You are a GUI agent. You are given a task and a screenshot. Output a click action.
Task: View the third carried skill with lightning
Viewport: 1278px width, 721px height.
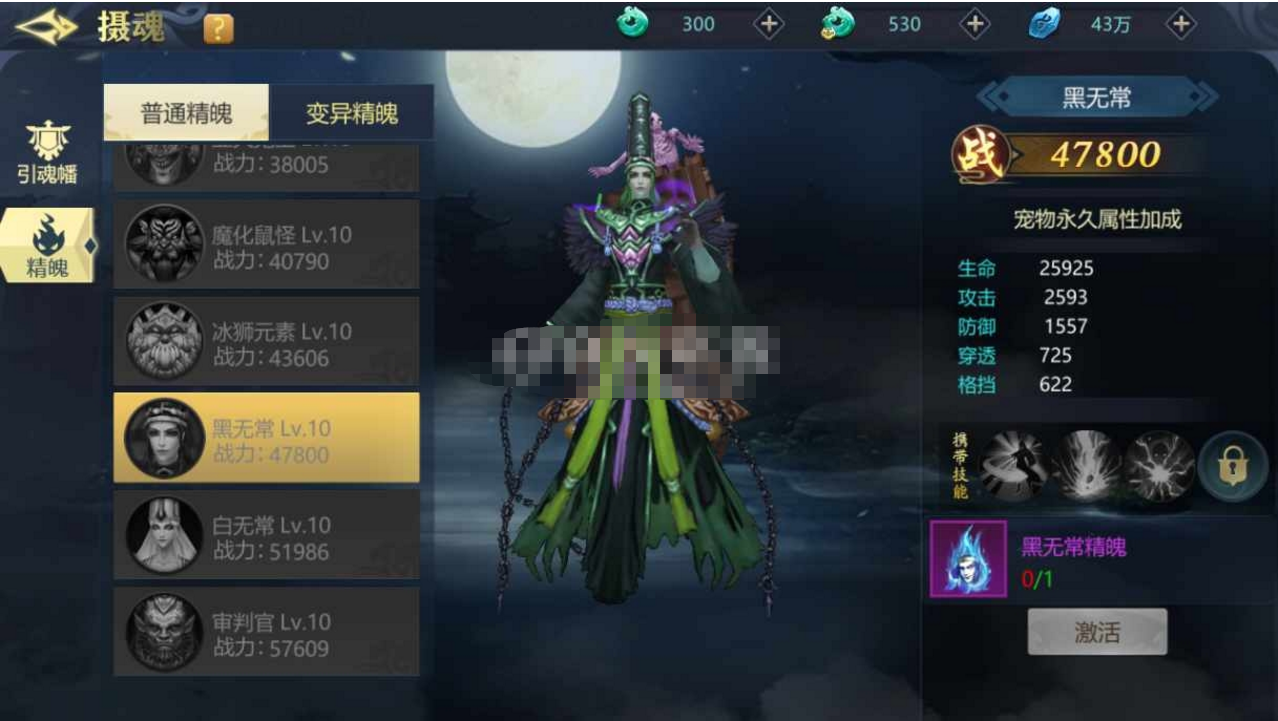pos(1159,465)
